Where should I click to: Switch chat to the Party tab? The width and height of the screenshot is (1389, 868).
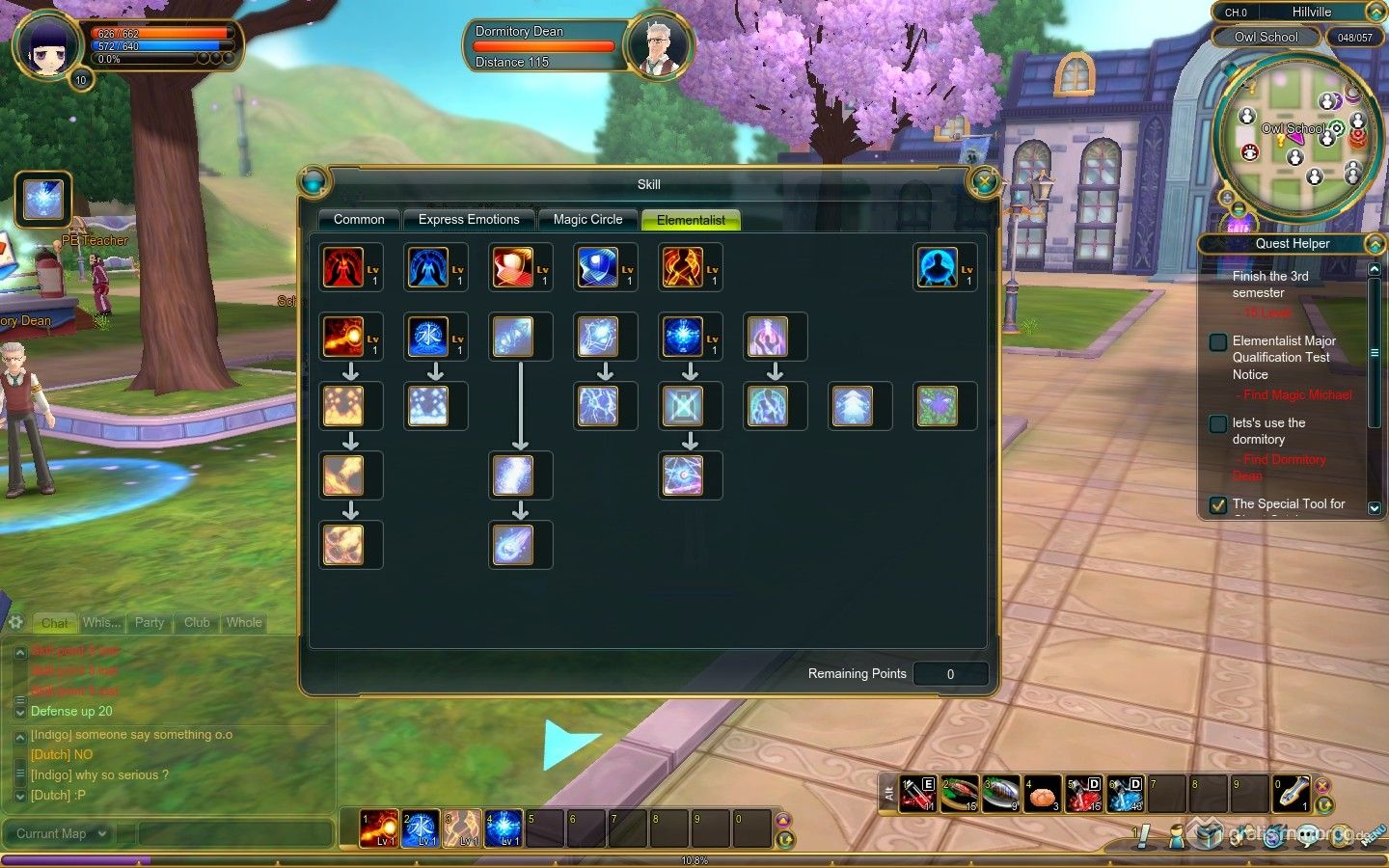(150, 623)
